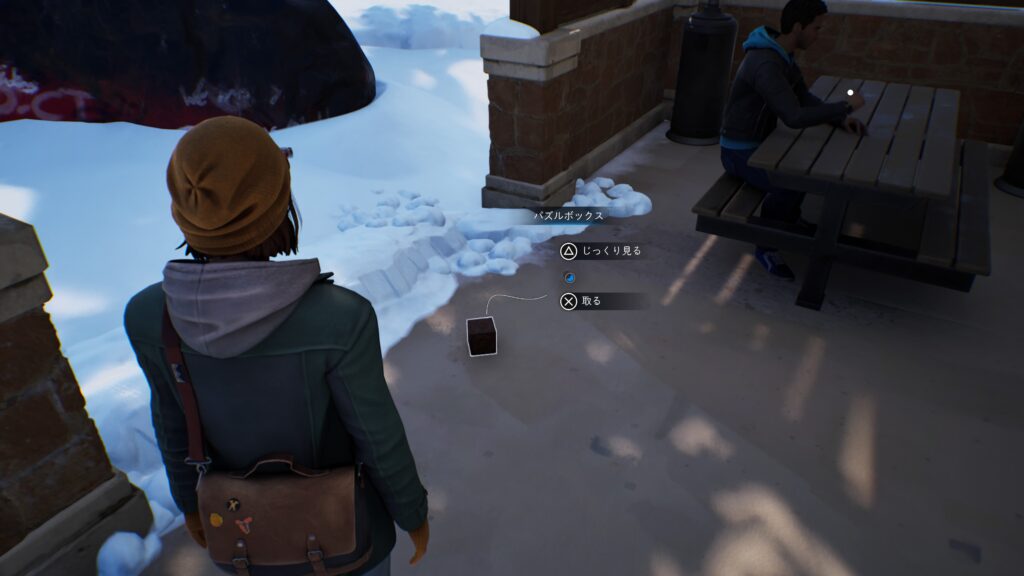Image resolution: width=1024 pixels, height=576 pixels.
Task: Choose the じっくり見る look option
Action: click(600, 251)
